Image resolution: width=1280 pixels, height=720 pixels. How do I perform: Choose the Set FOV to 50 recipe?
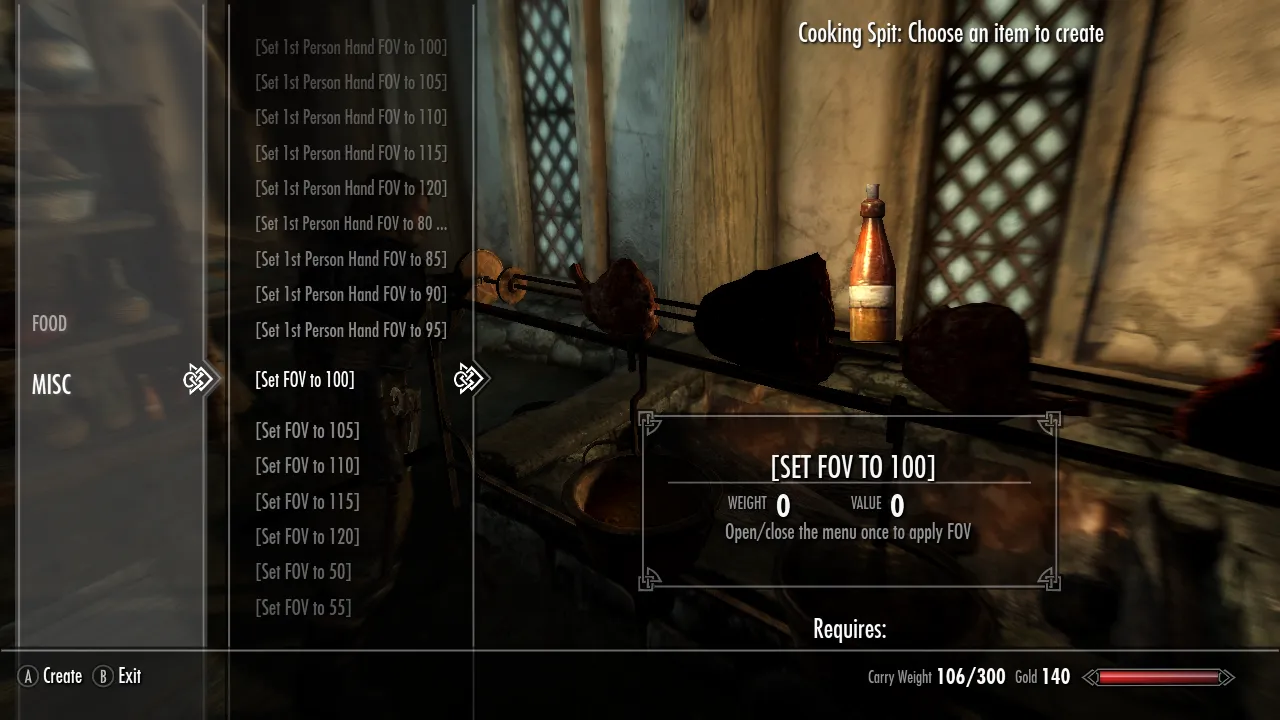click(x=303, y=572)
